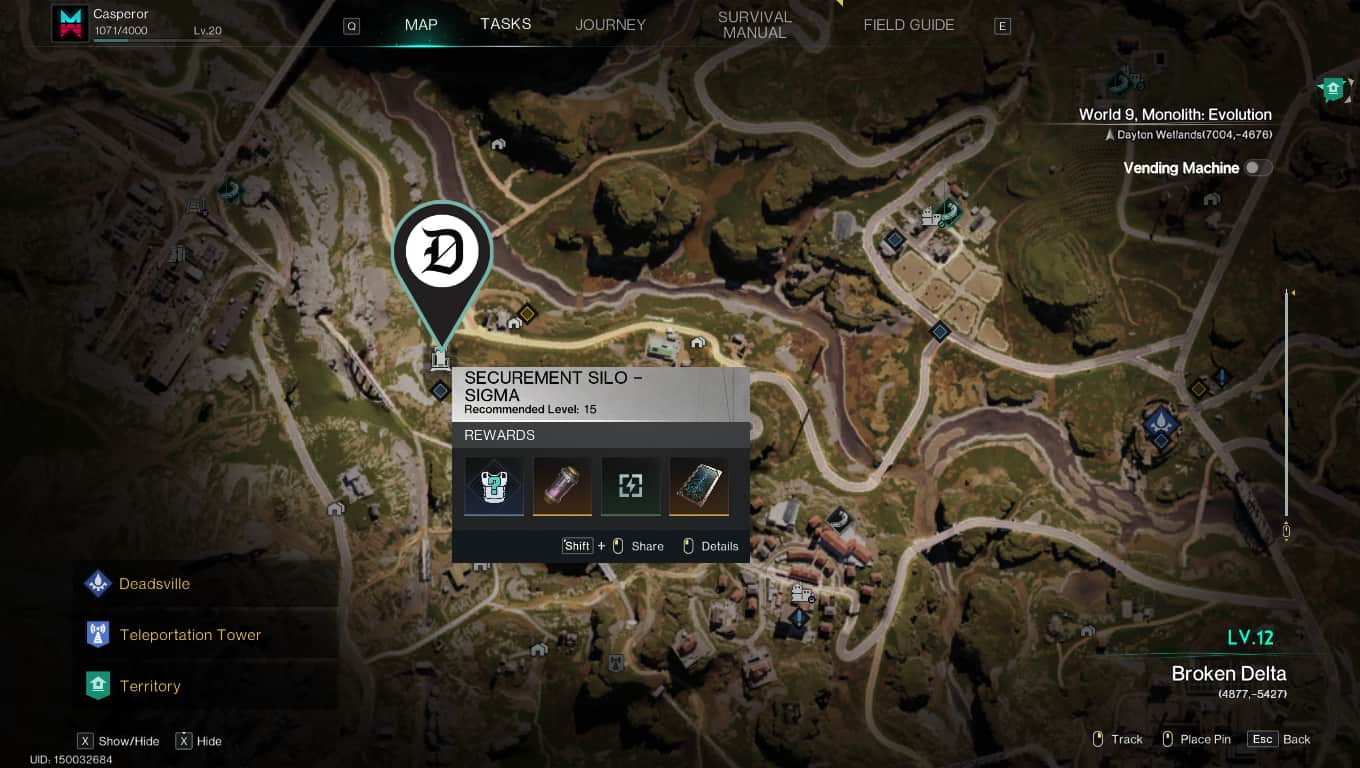The height and width of the screenshot is (768, 1360).
Task: Select the Territory legend entry
Action: [149, 686]
